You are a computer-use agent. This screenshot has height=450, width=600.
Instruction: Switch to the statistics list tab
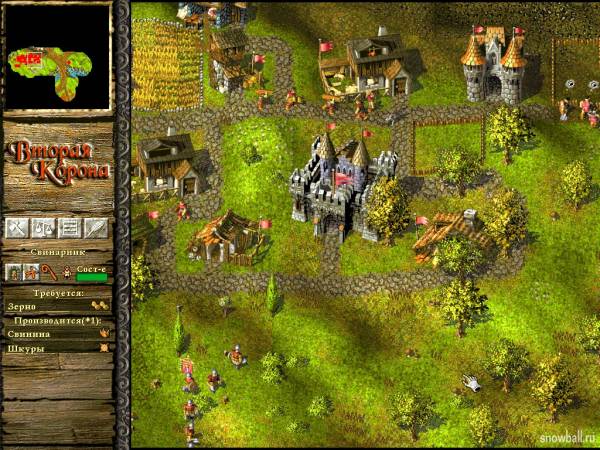(69, 228)
